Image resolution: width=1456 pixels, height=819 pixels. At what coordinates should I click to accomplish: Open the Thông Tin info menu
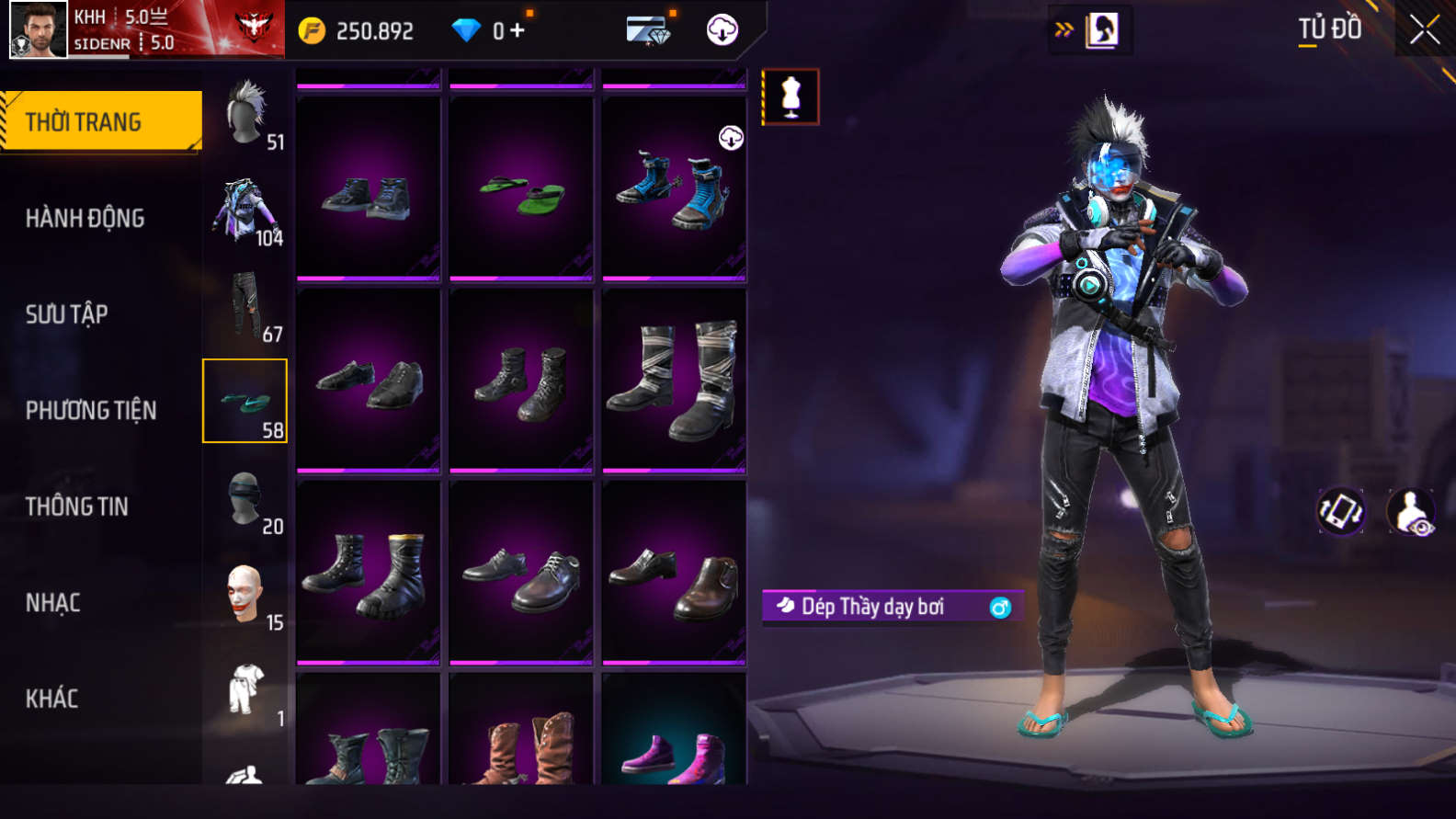76,506
